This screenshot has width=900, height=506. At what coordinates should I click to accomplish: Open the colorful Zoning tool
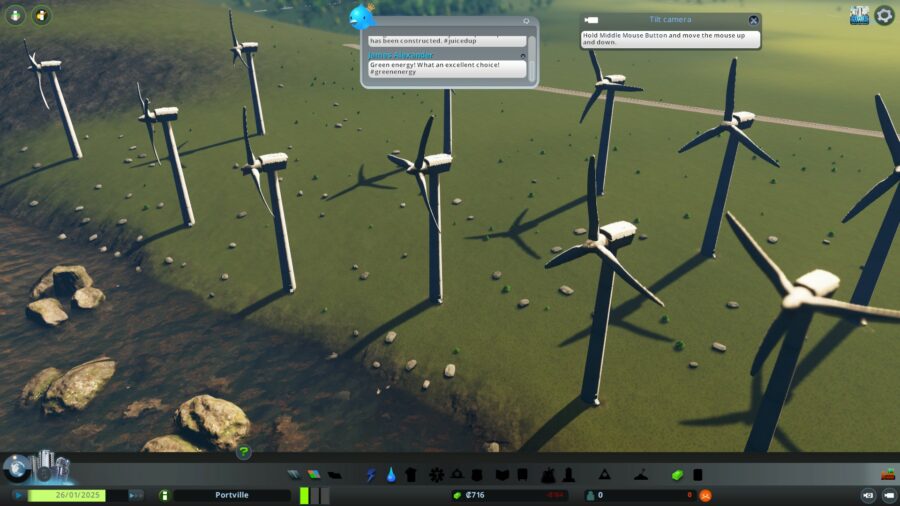(313, 474)
